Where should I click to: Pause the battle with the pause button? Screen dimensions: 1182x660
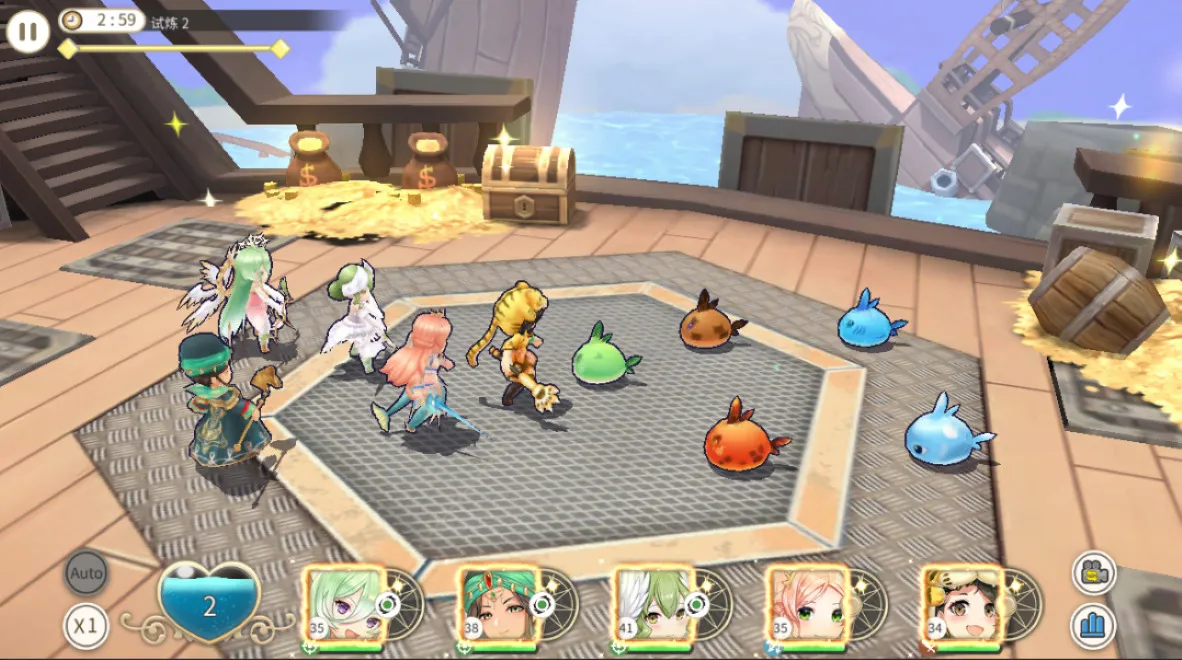[x=28, y=31]
